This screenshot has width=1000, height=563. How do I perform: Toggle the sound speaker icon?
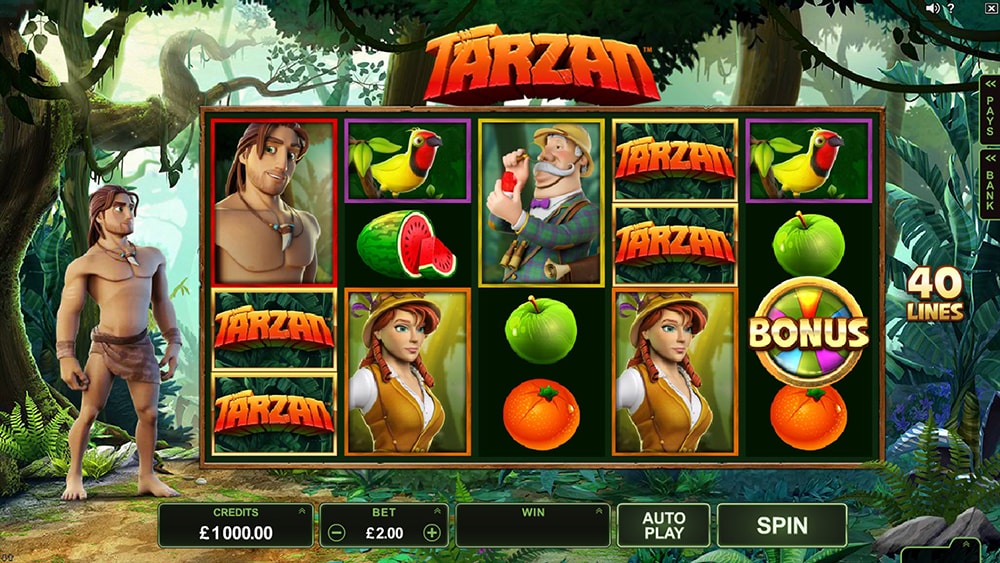pos(934,8)
